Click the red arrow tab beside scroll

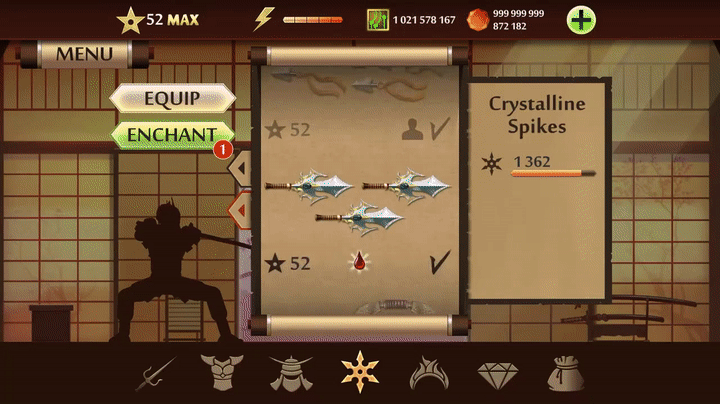pyautogui.click(x=241, y=210)
